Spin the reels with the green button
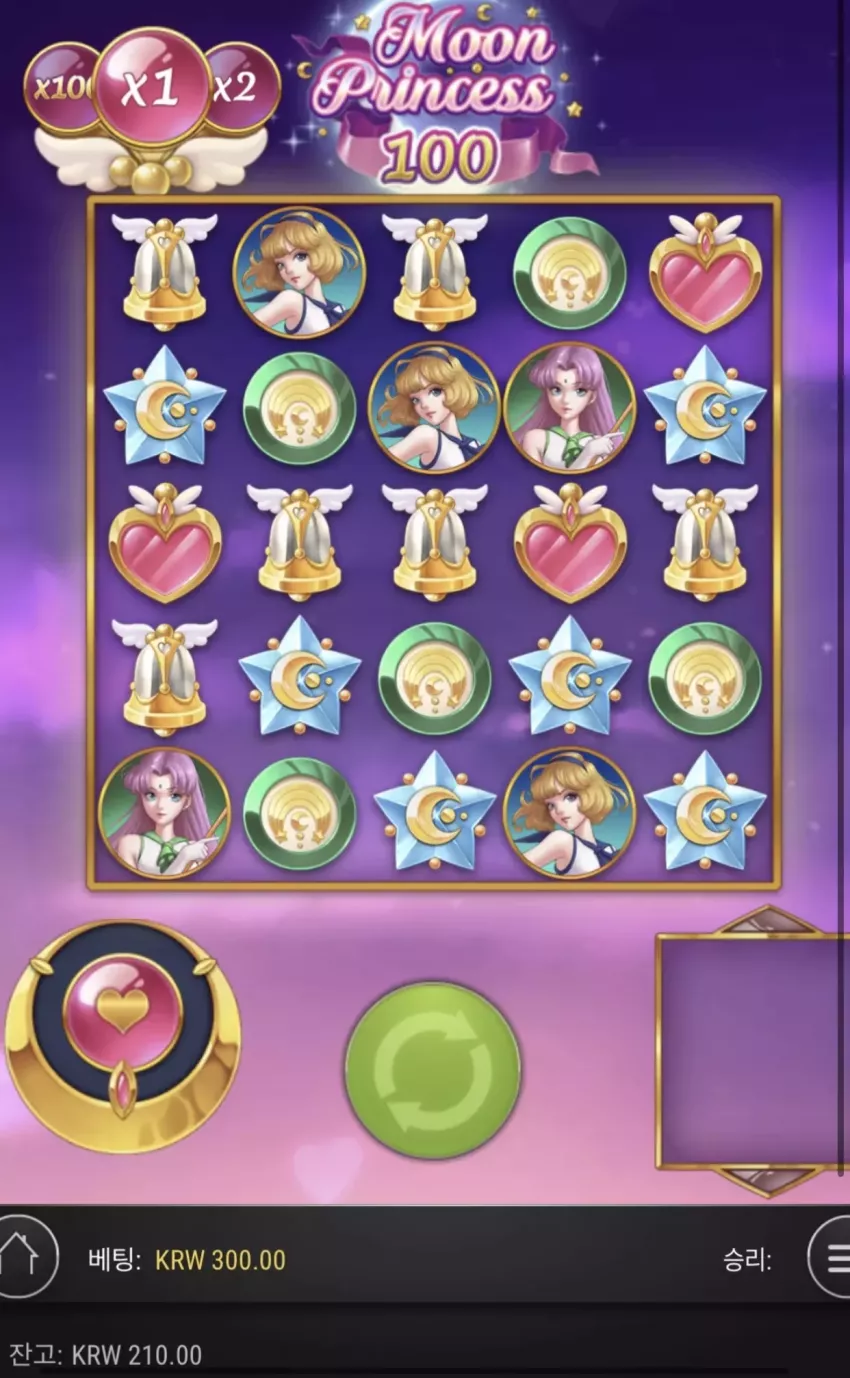Screen dimensions: 850x1378 [432, 1071]
